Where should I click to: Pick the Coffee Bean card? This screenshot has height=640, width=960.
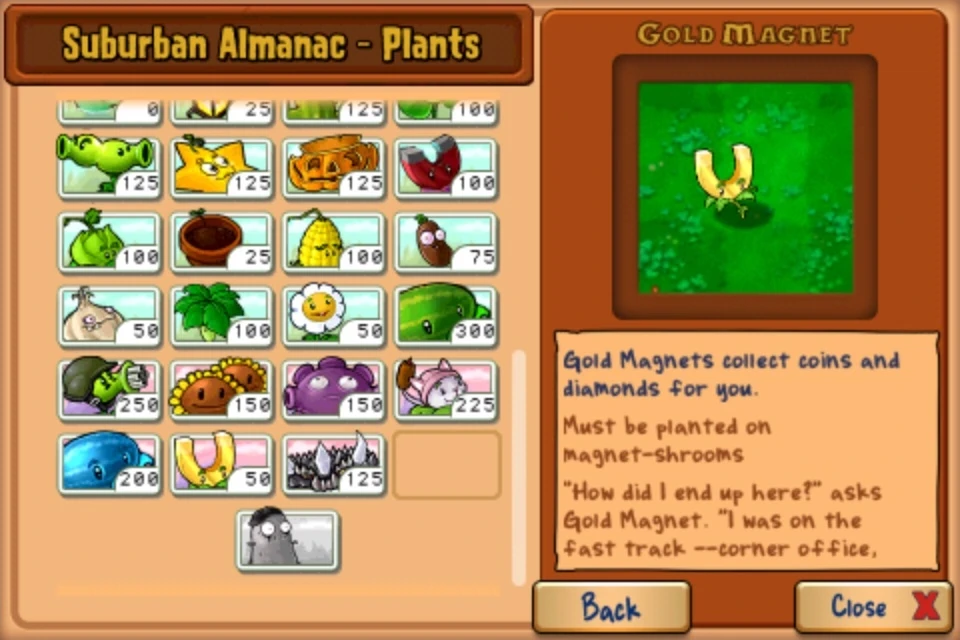click(446, 241)
